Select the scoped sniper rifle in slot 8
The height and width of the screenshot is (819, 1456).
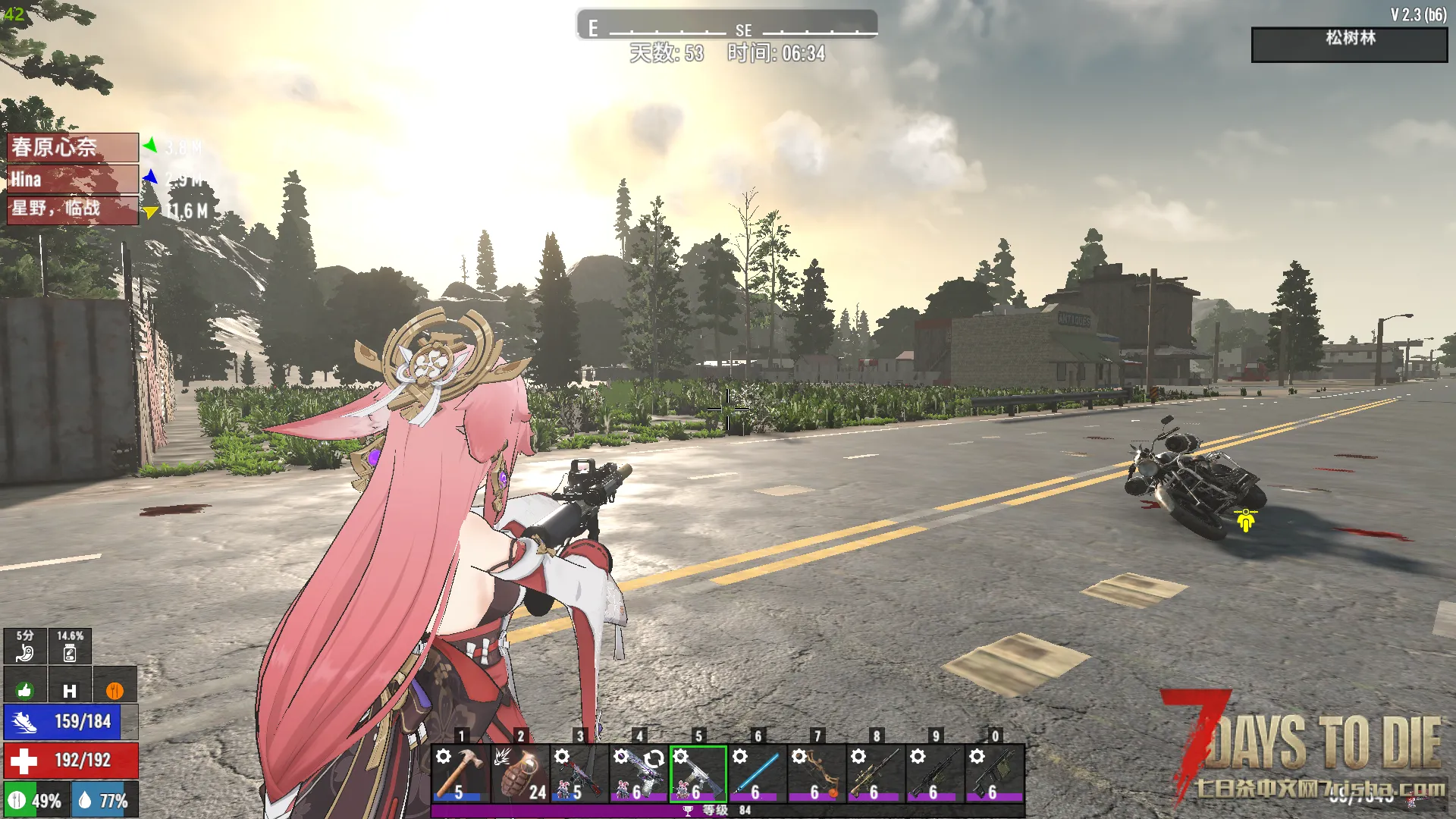[x=875, y=773]
